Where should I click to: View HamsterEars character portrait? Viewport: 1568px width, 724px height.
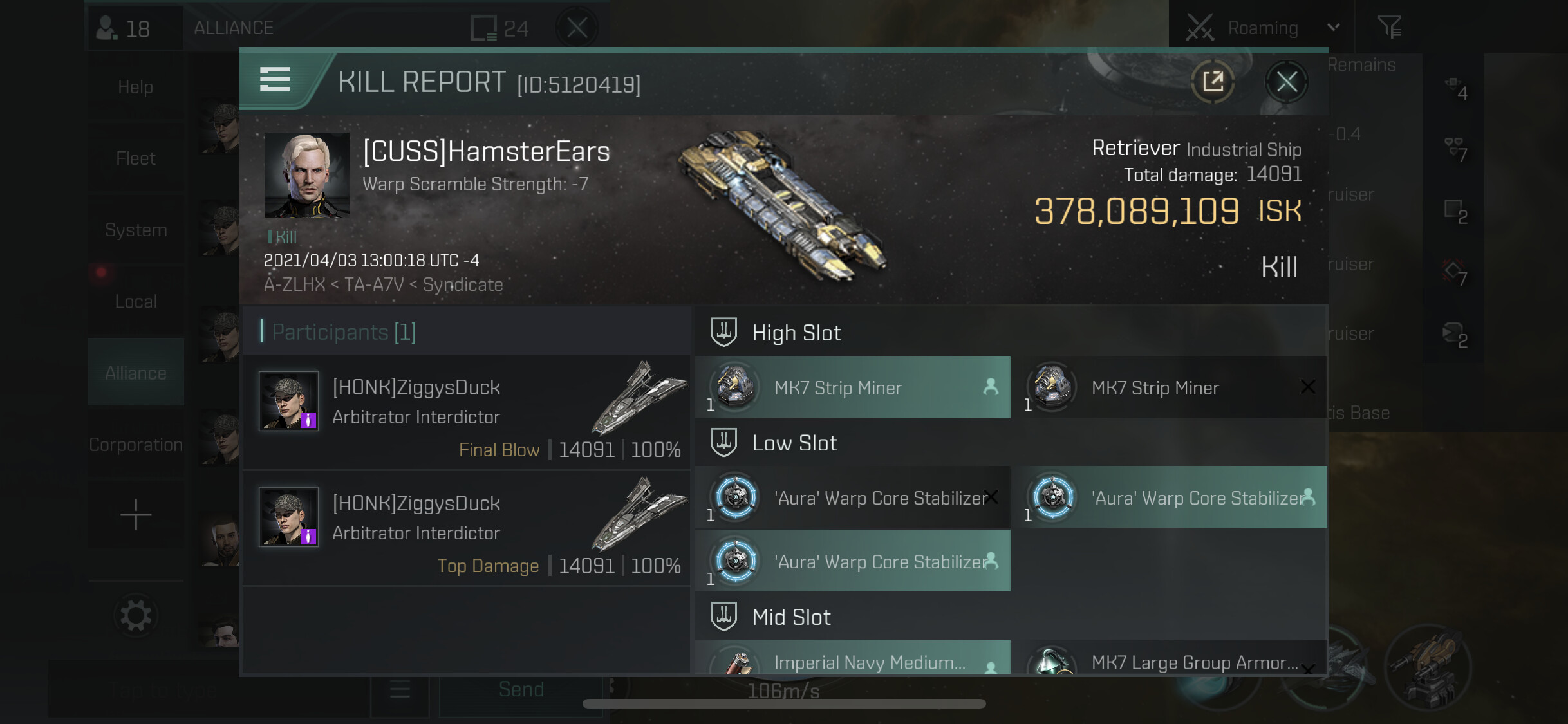[306, 174]
